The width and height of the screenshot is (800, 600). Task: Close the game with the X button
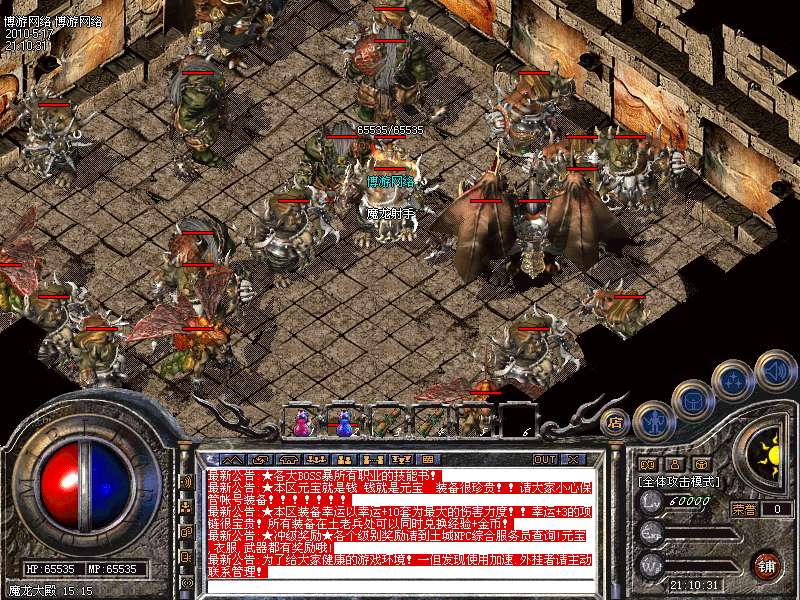coord(572,459)
